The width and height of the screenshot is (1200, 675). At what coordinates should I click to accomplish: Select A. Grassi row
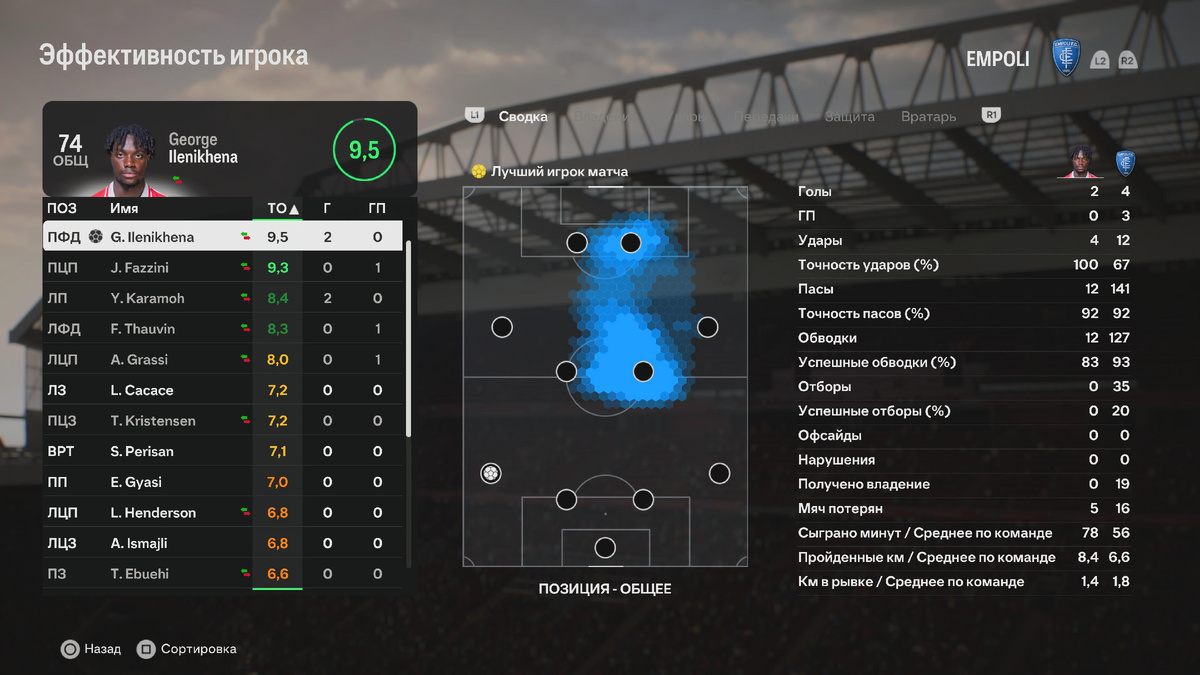click(223, 360)
